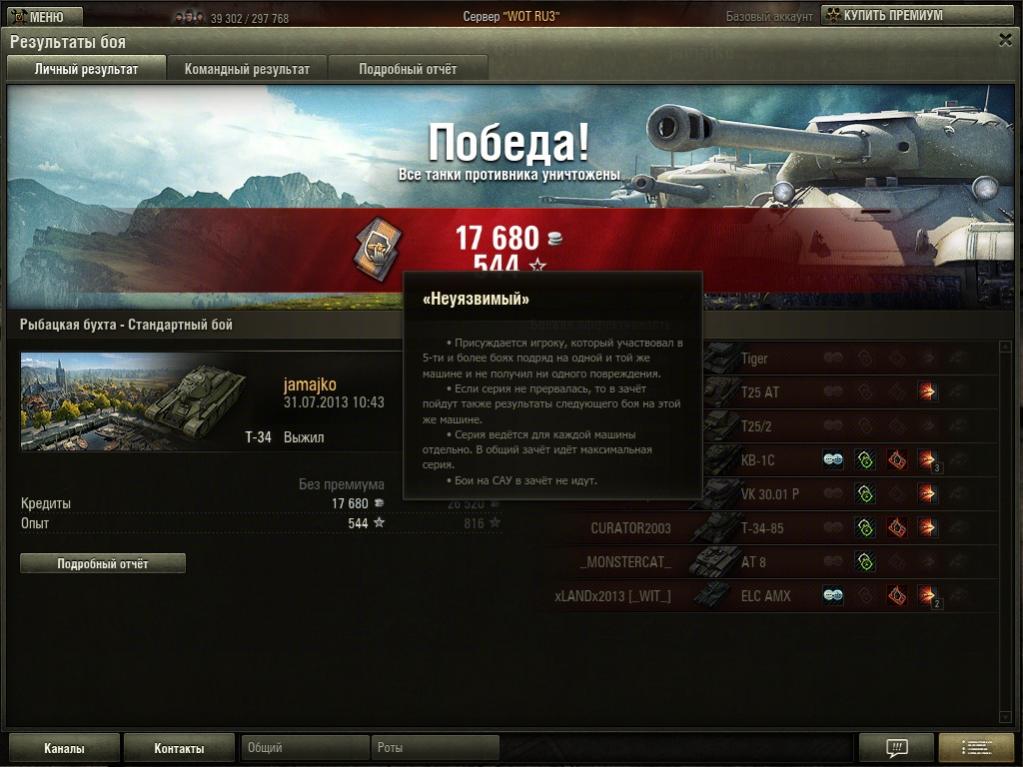Open the speech bubble notifications button

[896, 748]
